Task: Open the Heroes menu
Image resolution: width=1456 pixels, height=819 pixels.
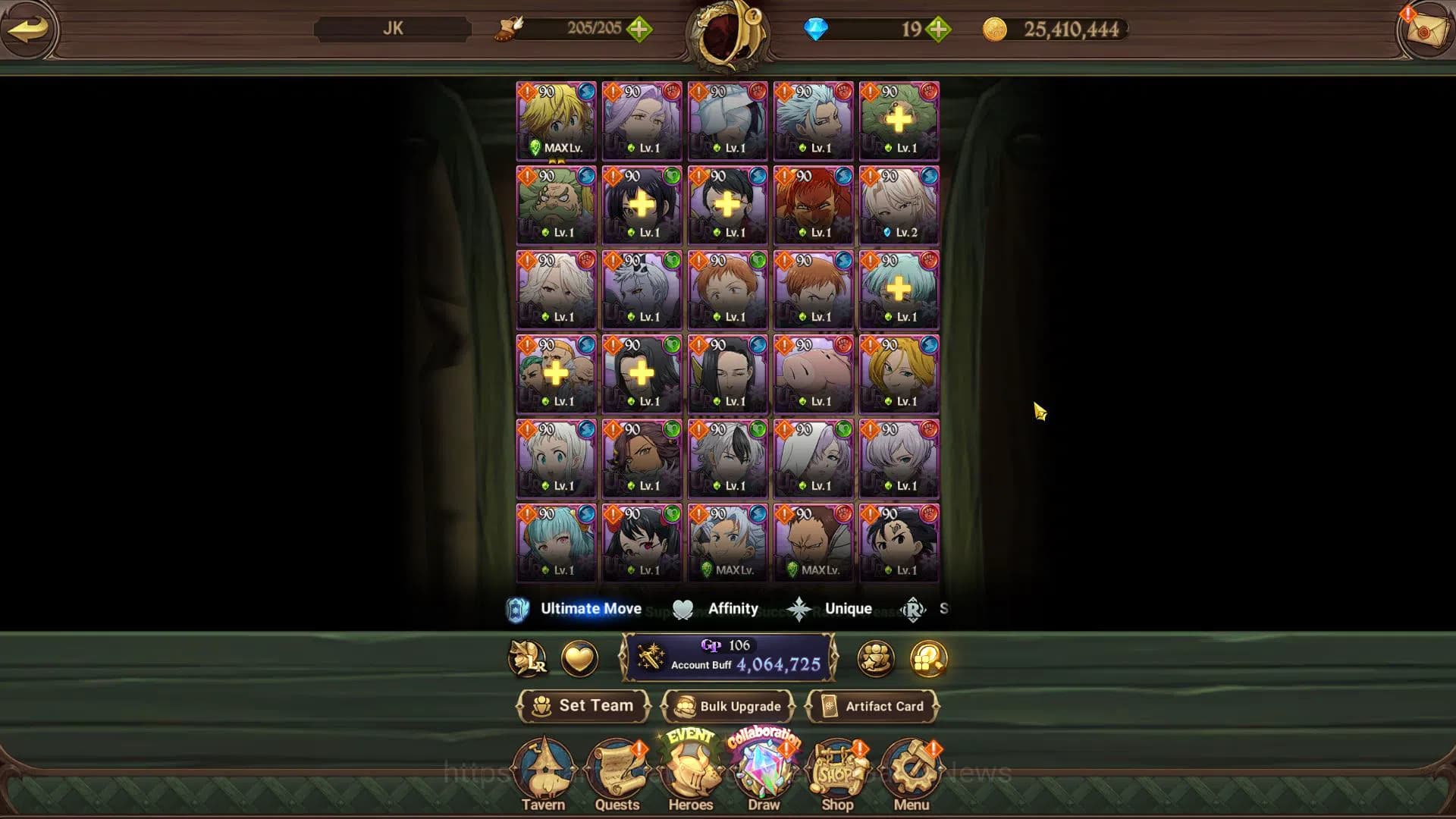Action: tap(691, 775)
